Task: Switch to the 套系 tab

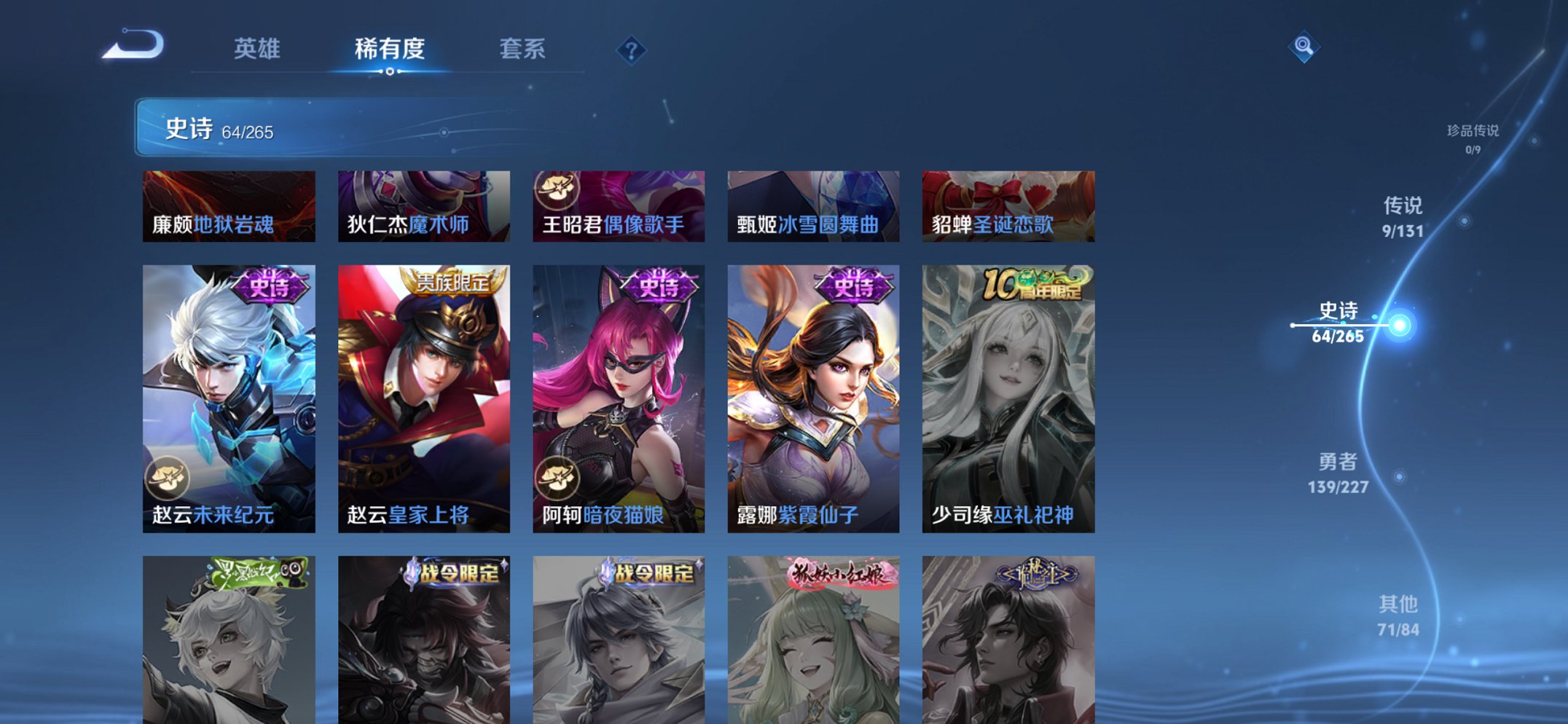Action: click(x=523, y=49)
